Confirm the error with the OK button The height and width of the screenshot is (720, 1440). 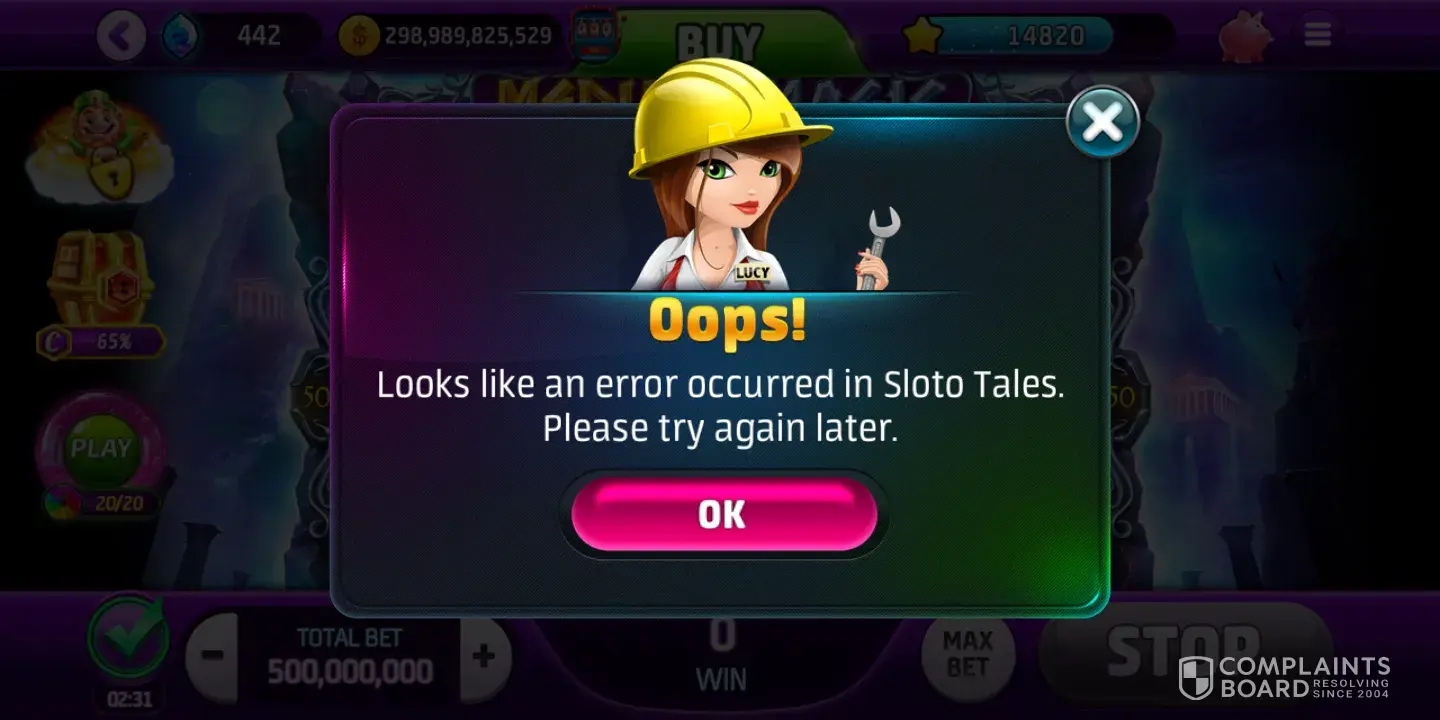[723, 514]
